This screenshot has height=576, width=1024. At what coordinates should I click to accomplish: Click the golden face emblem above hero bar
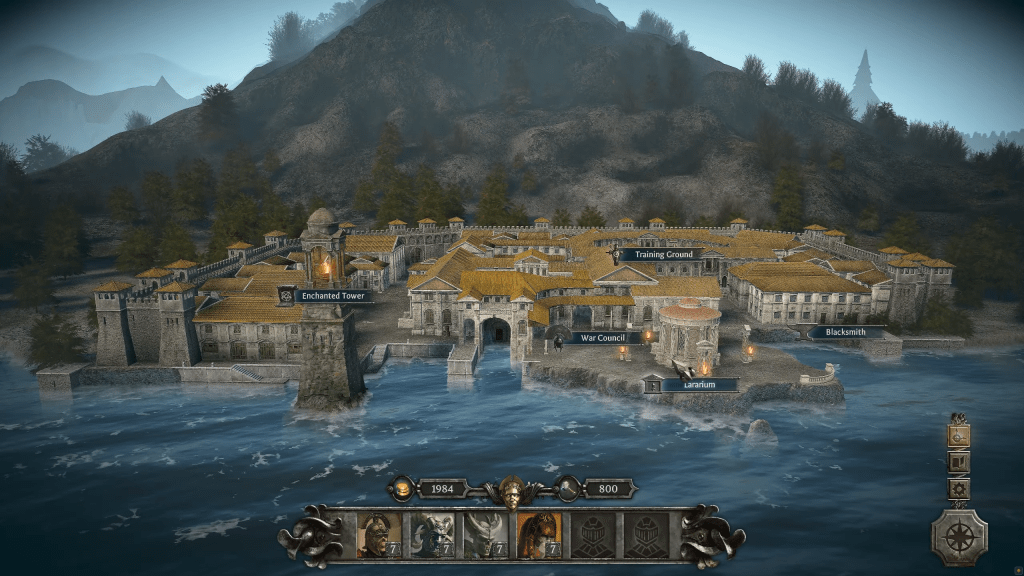512,491
